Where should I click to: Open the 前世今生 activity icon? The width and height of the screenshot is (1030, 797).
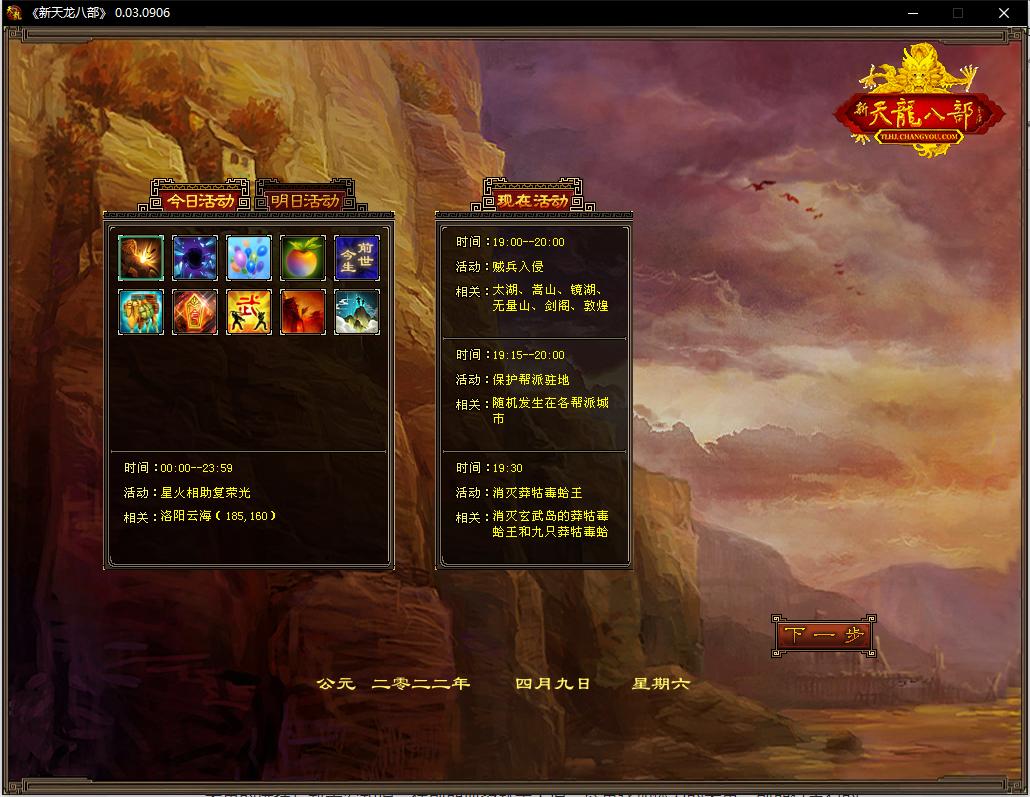click(357, 258)
